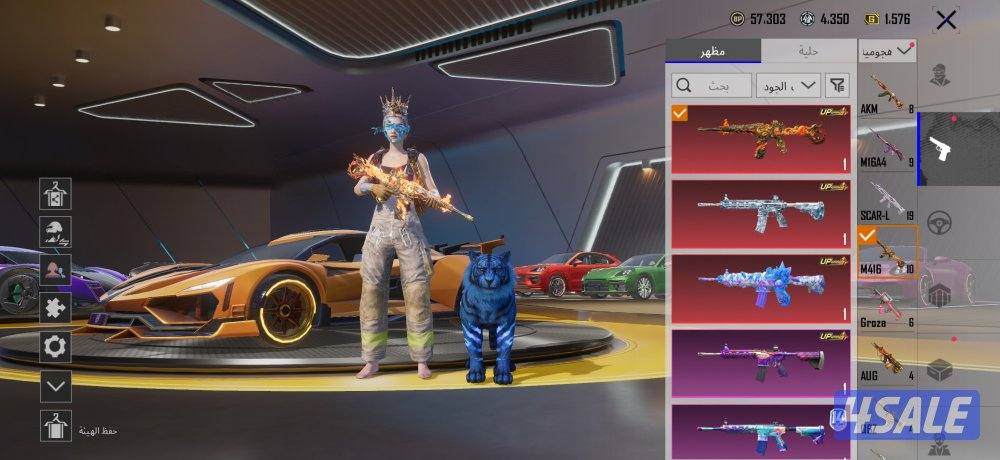Choose the white glacier M416 skin
Viewport: 1000px width, 460px height.
tap(761, 212)
